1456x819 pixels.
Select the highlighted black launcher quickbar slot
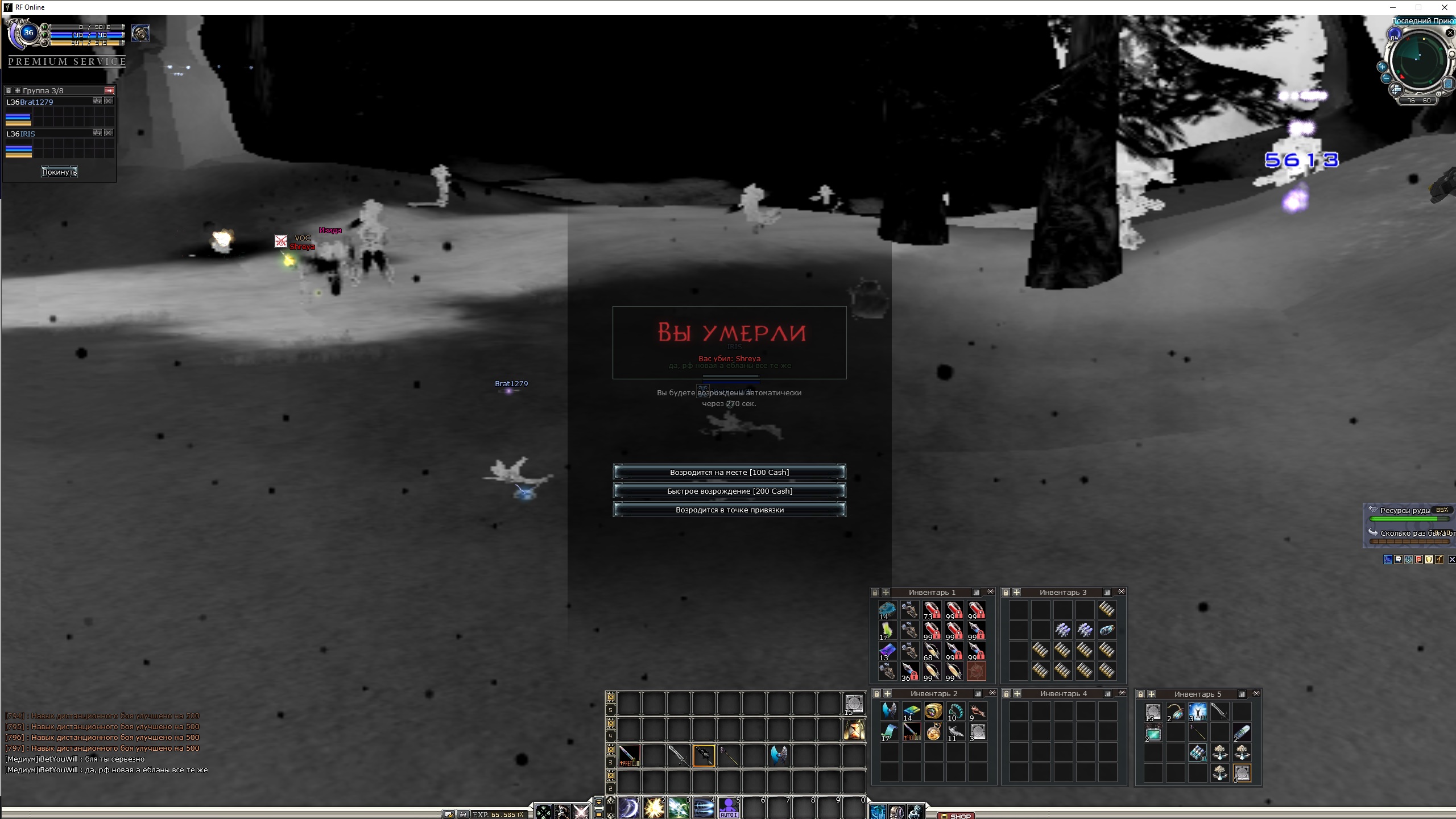tap(704, 756)
